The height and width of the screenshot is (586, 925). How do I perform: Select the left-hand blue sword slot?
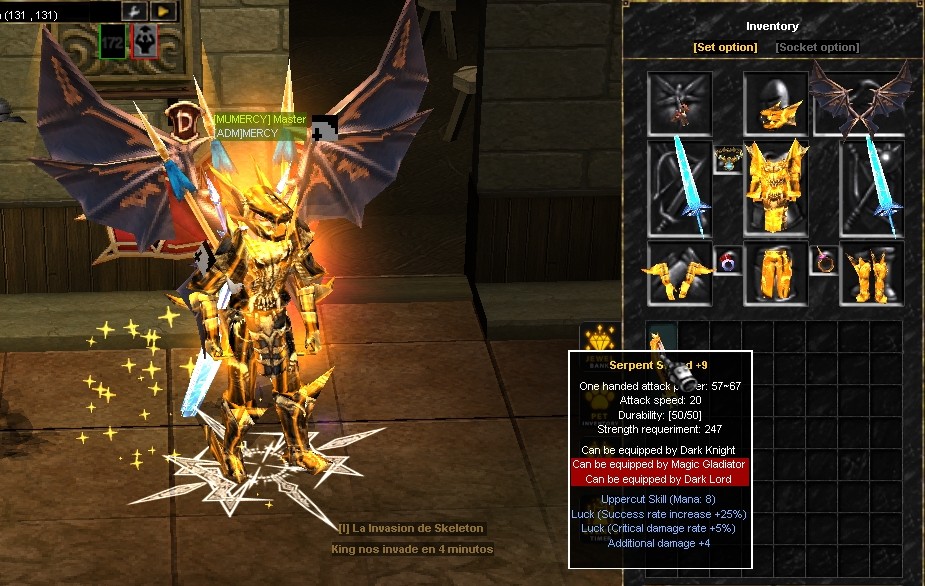pyautogui.click(x=680, y=188)
